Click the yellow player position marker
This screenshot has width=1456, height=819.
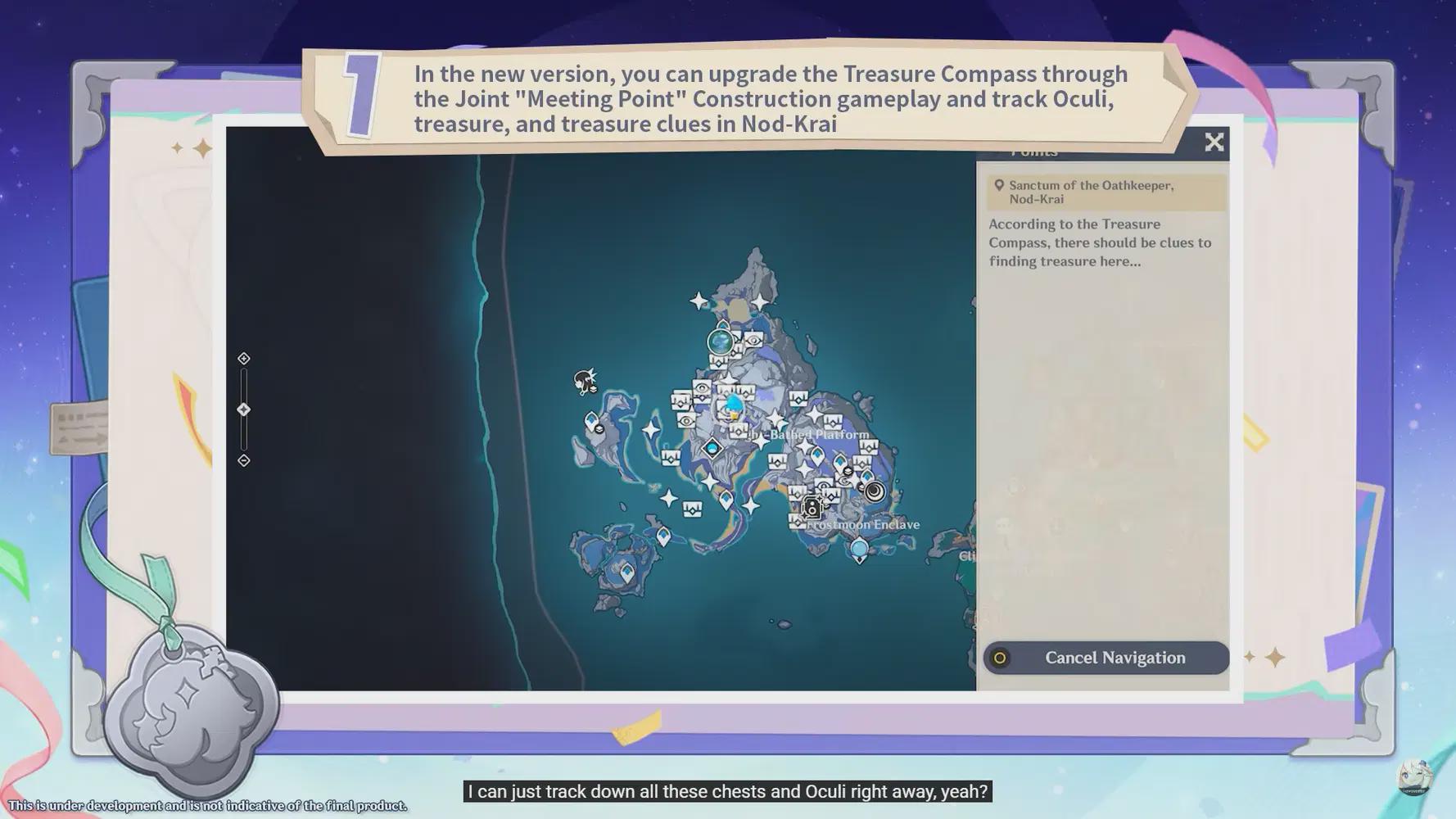click(734, 415)
